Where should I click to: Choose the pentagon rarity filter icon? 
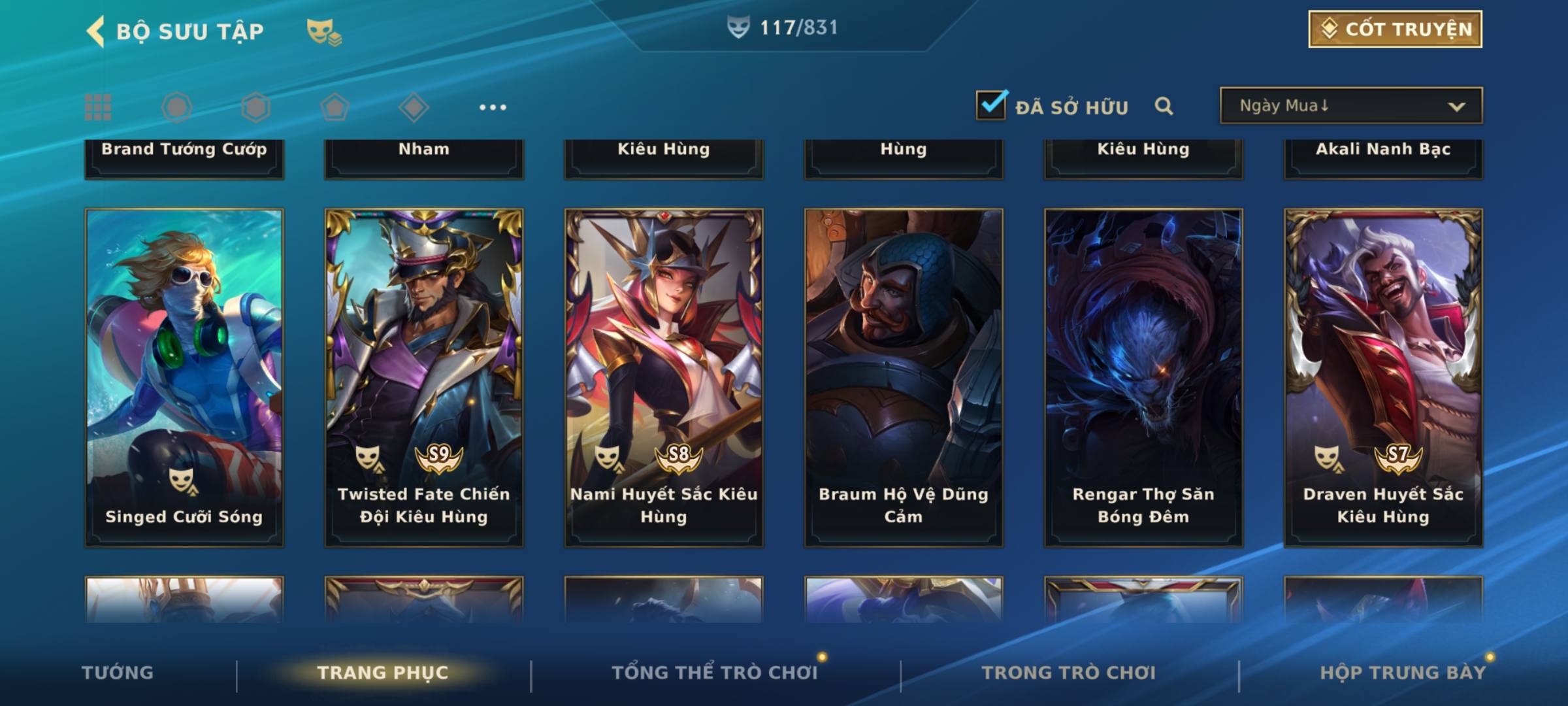[x=335, y=107]
